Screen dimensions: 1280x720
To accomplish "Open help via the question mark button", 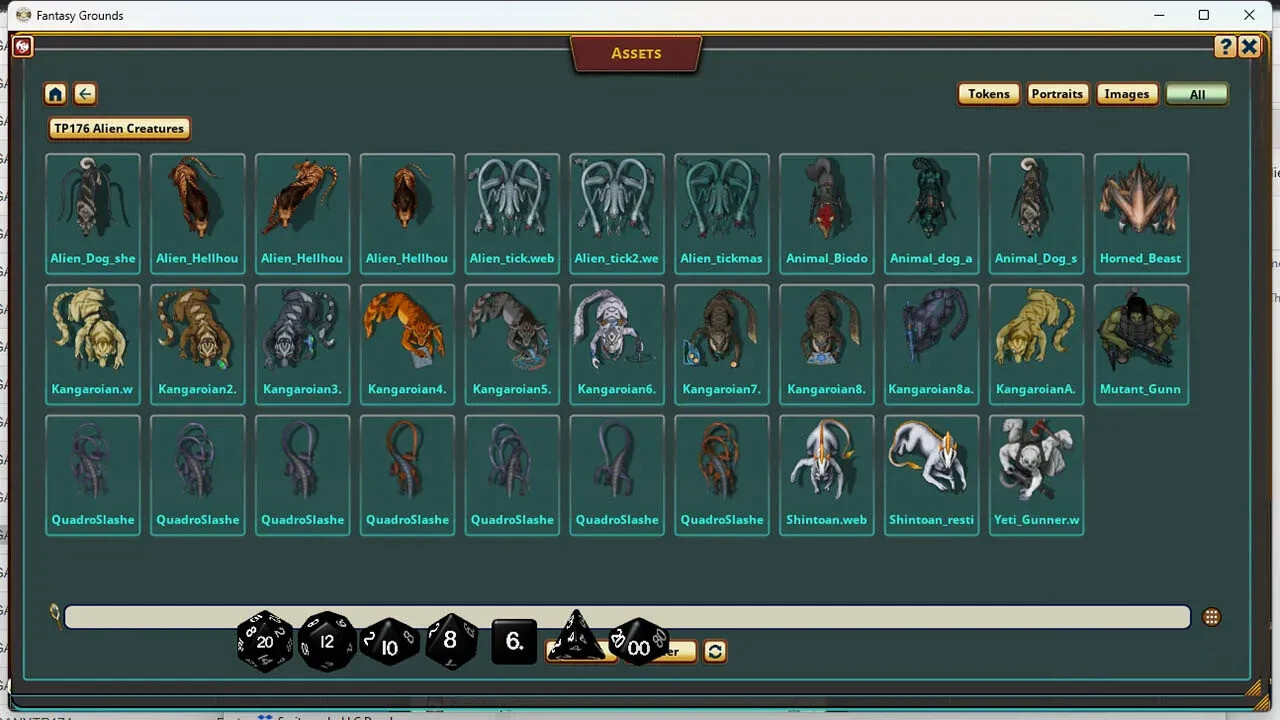I will pyautogui.click(x=1225, y=46).
